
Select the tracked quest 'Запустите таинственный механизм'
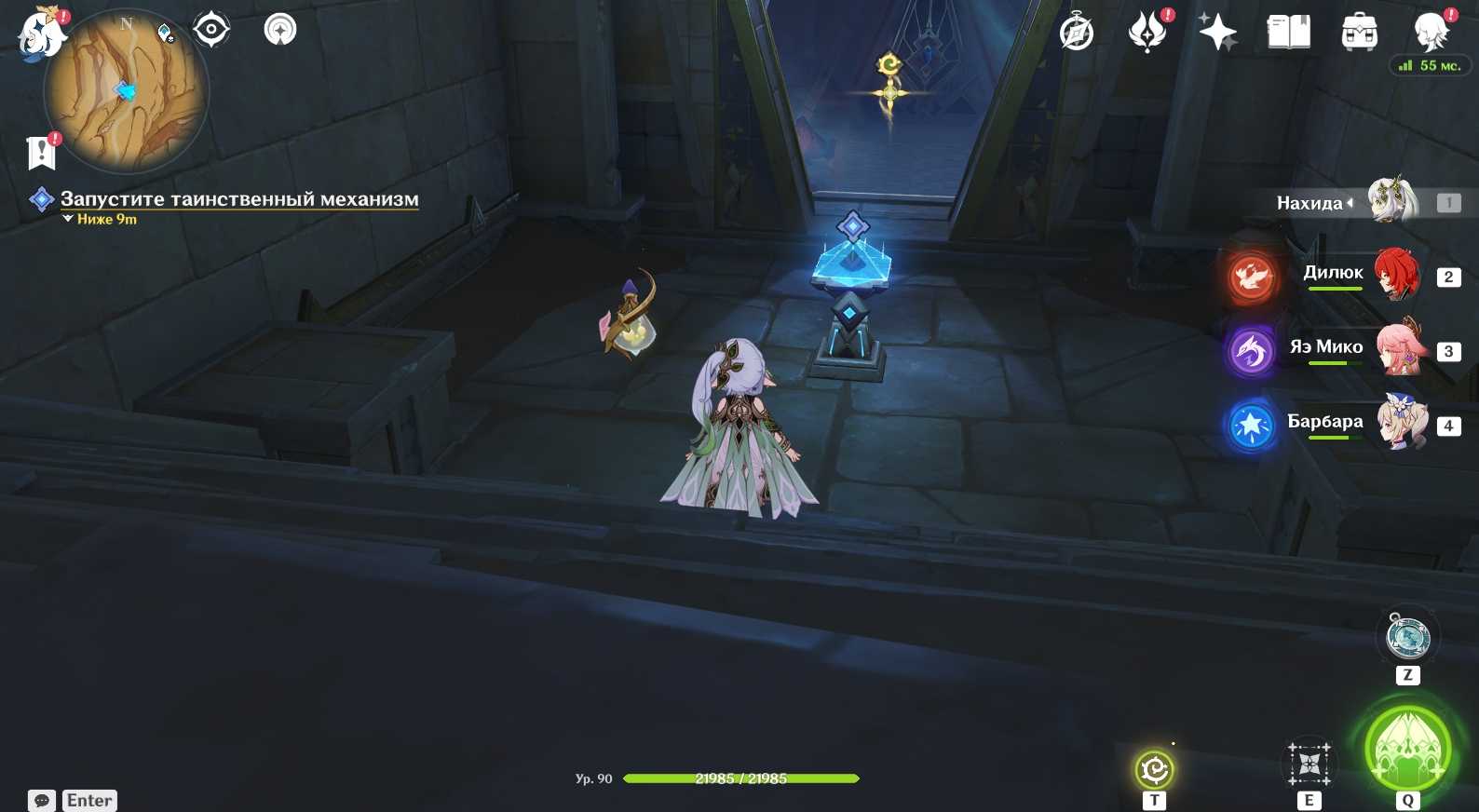[239, 199]
